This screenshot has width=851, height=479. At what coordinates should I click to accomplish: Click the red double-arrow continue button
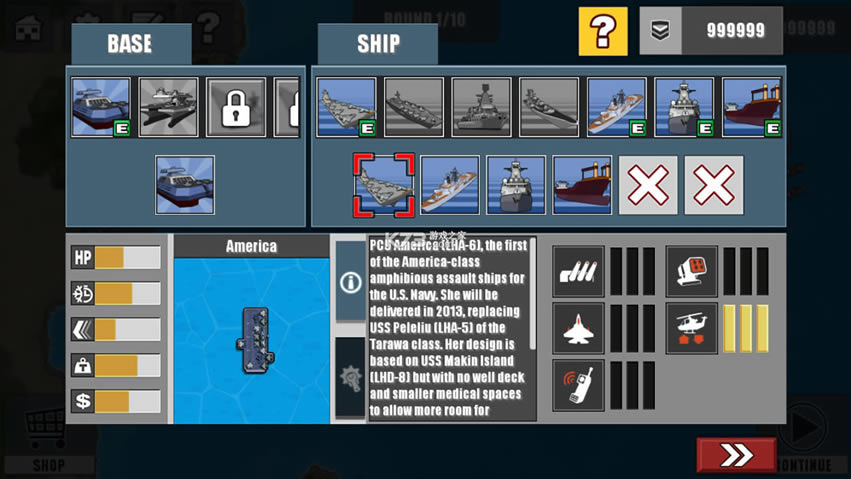tap(736, 455)
